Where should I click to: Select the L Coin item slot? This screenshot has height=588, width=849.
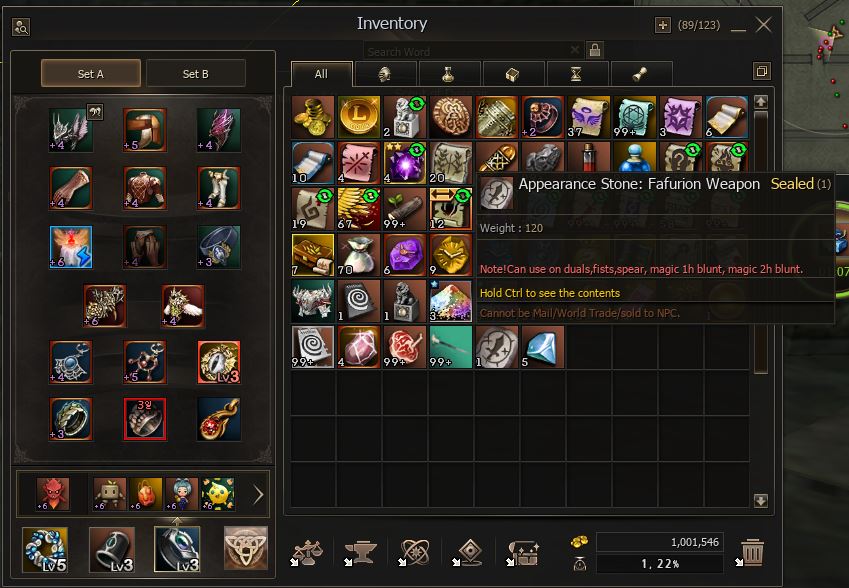click(x=358, y=116)
